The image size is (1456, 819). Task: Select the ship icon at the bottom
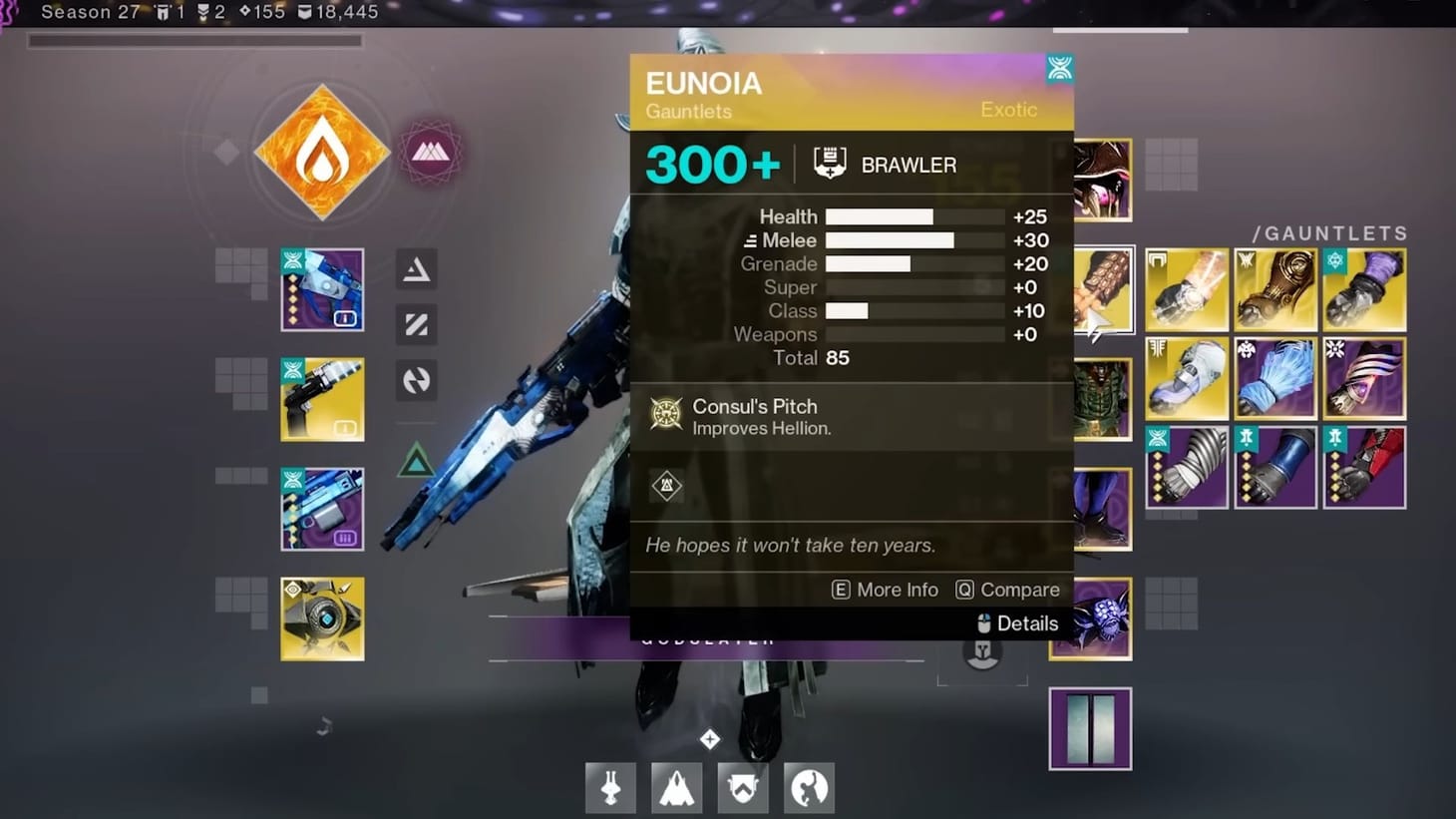tap(676, 787)
